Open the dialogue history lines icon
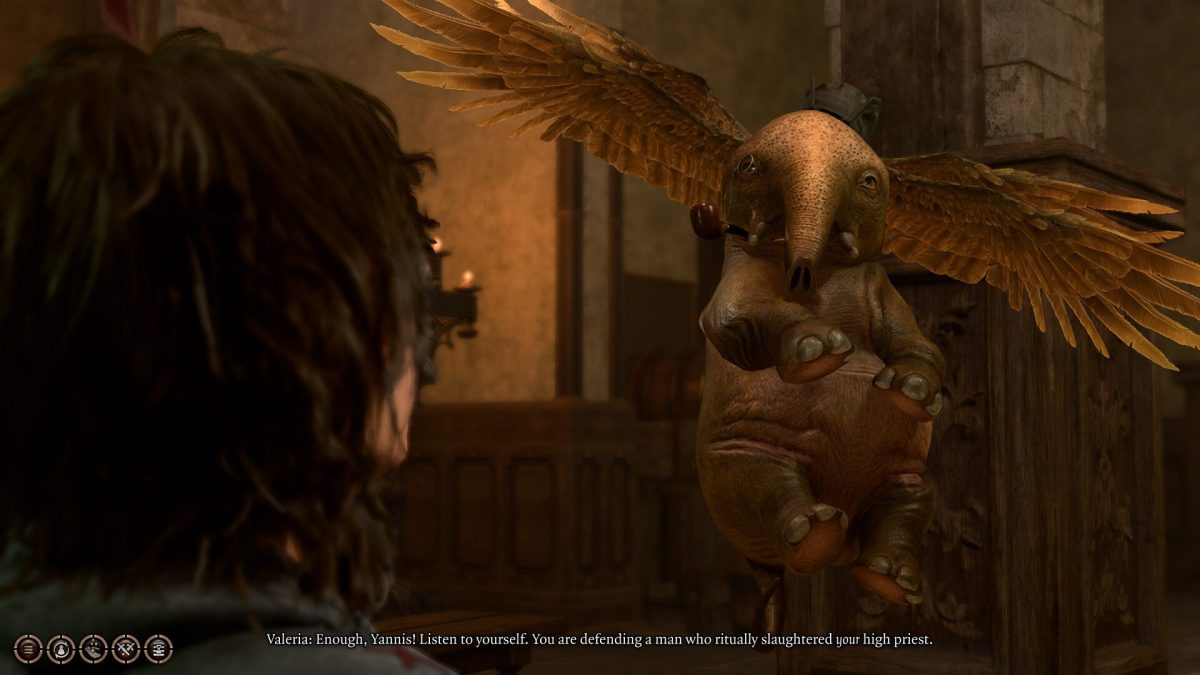This screenshot has width=1200, height=675. point(28,648)
